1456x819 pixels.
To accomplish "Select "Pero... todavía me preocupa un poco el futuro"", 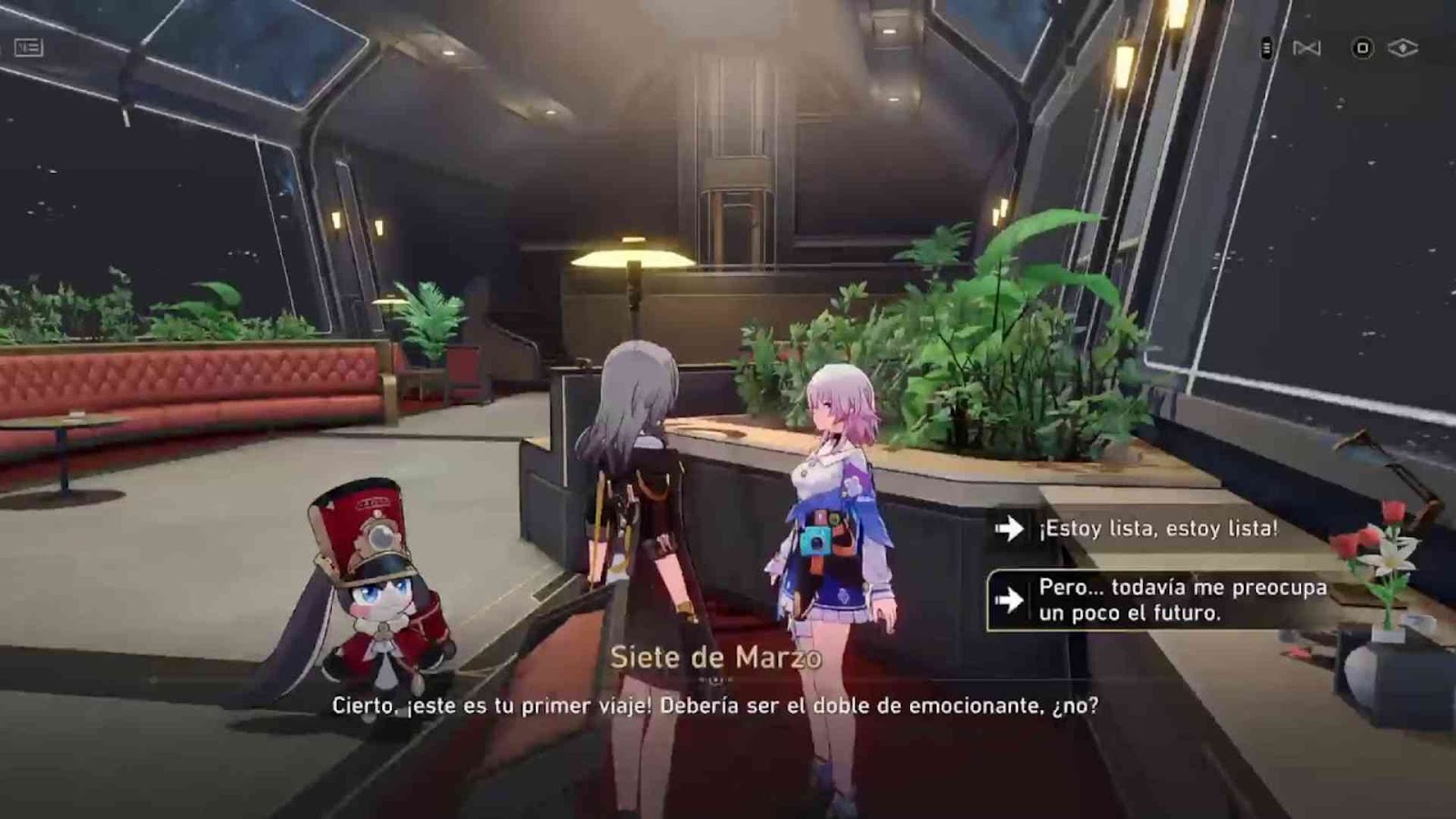I will point(1181,601).
